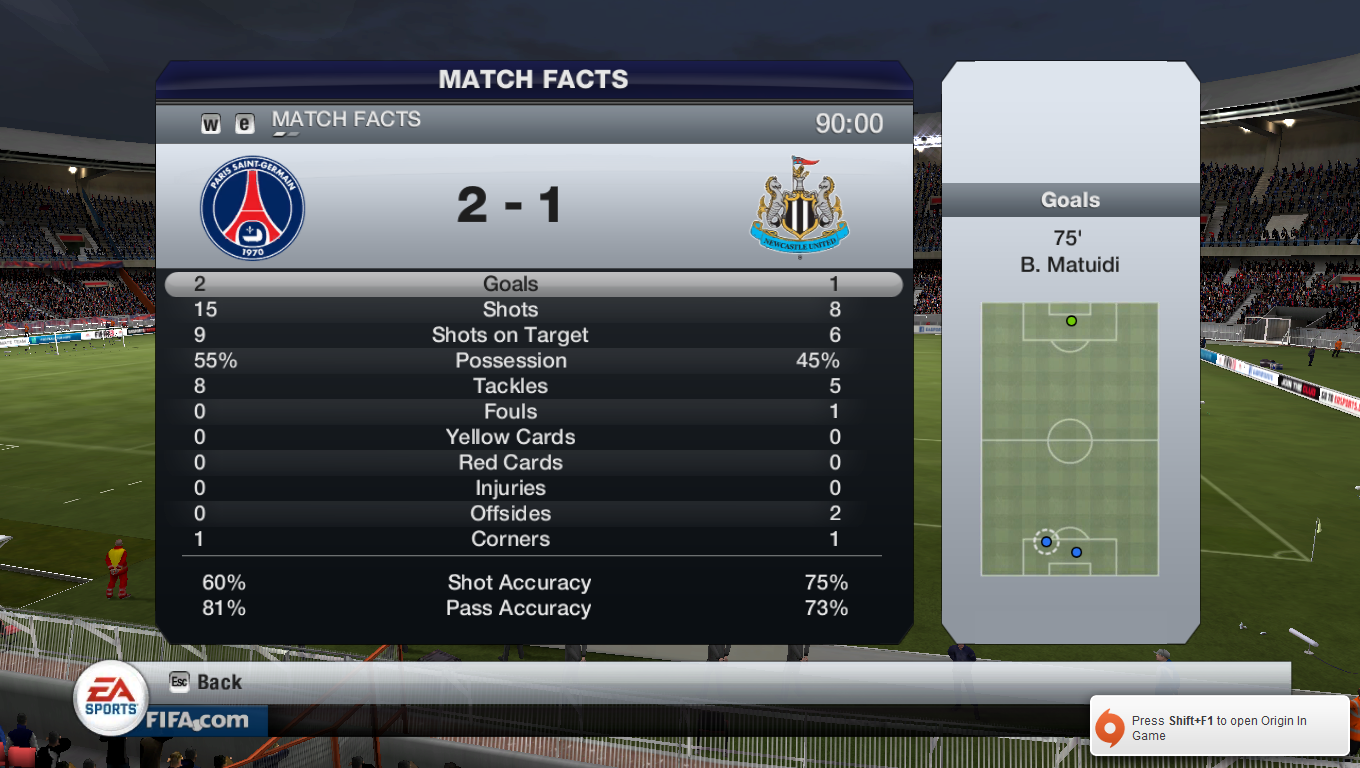Click the Origin In Game notification popup

[x=1219, y=727]
